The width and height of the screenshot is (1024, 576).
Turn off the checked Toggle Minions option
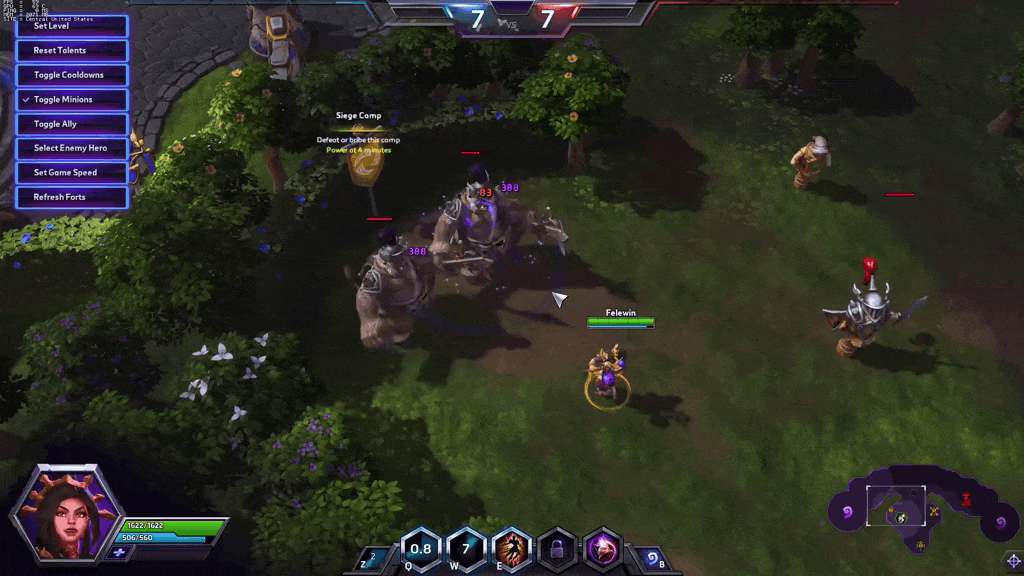coord(71,100)
